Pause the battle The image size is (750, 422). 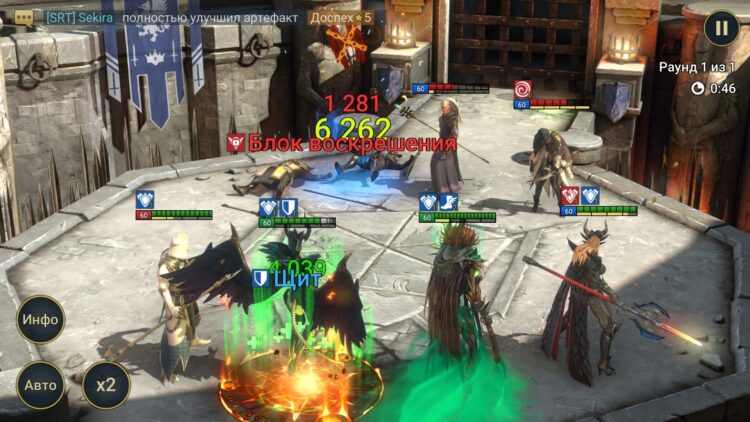[x=721, y=27]
